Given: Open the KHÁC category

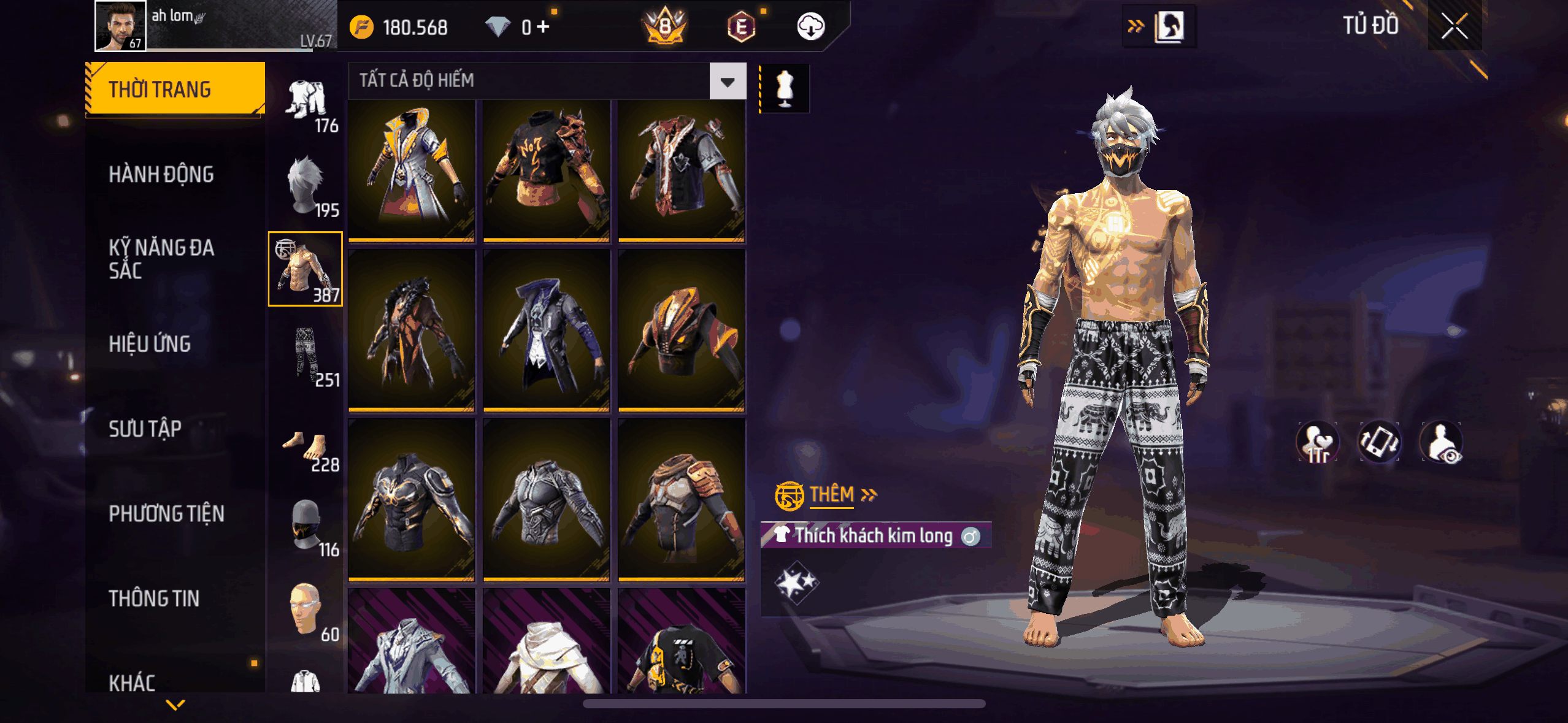Looking at the screenshot, I should coord(132,682).
